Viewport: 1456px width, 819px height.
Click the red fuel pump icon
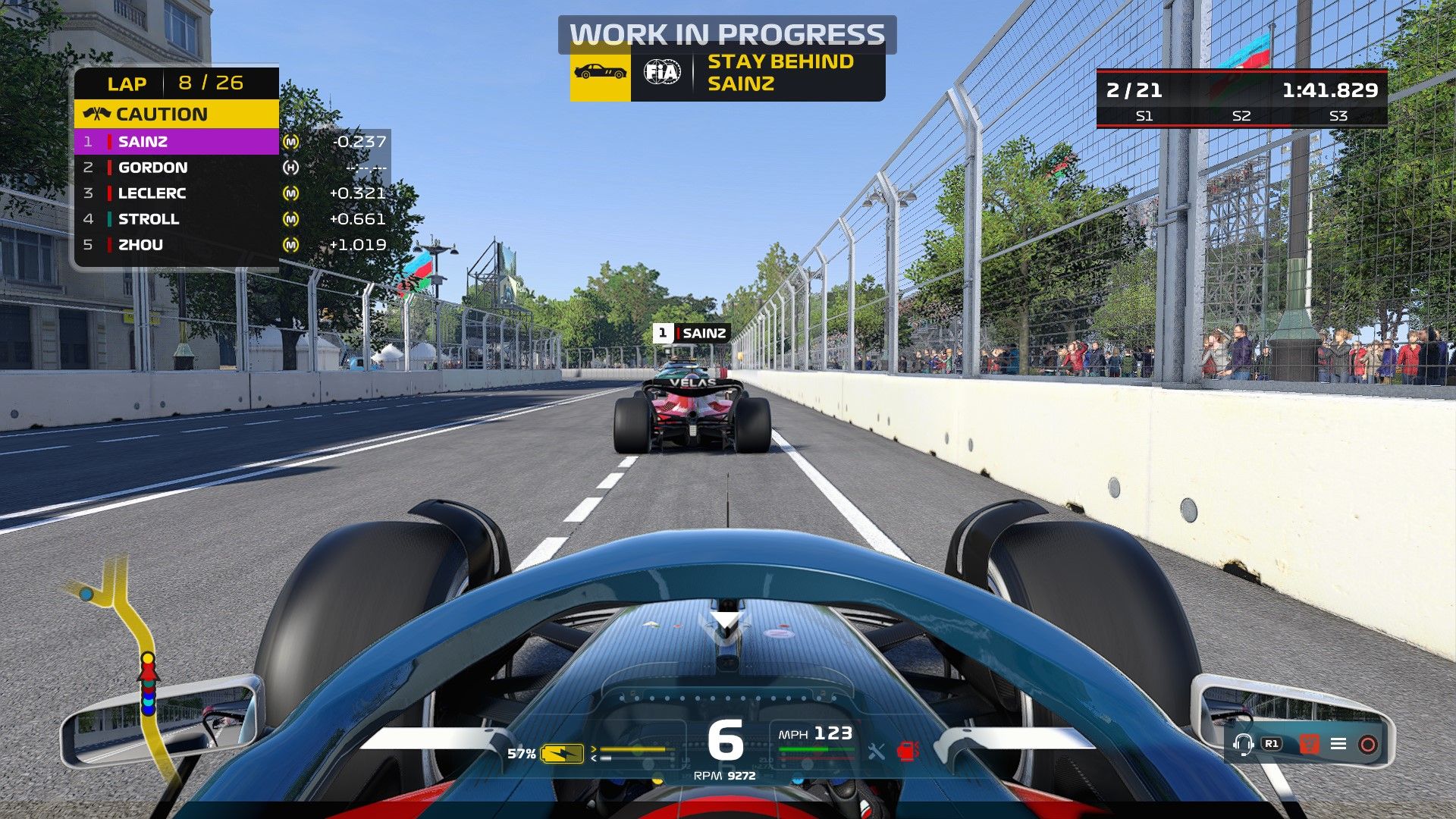click(908, 751)
